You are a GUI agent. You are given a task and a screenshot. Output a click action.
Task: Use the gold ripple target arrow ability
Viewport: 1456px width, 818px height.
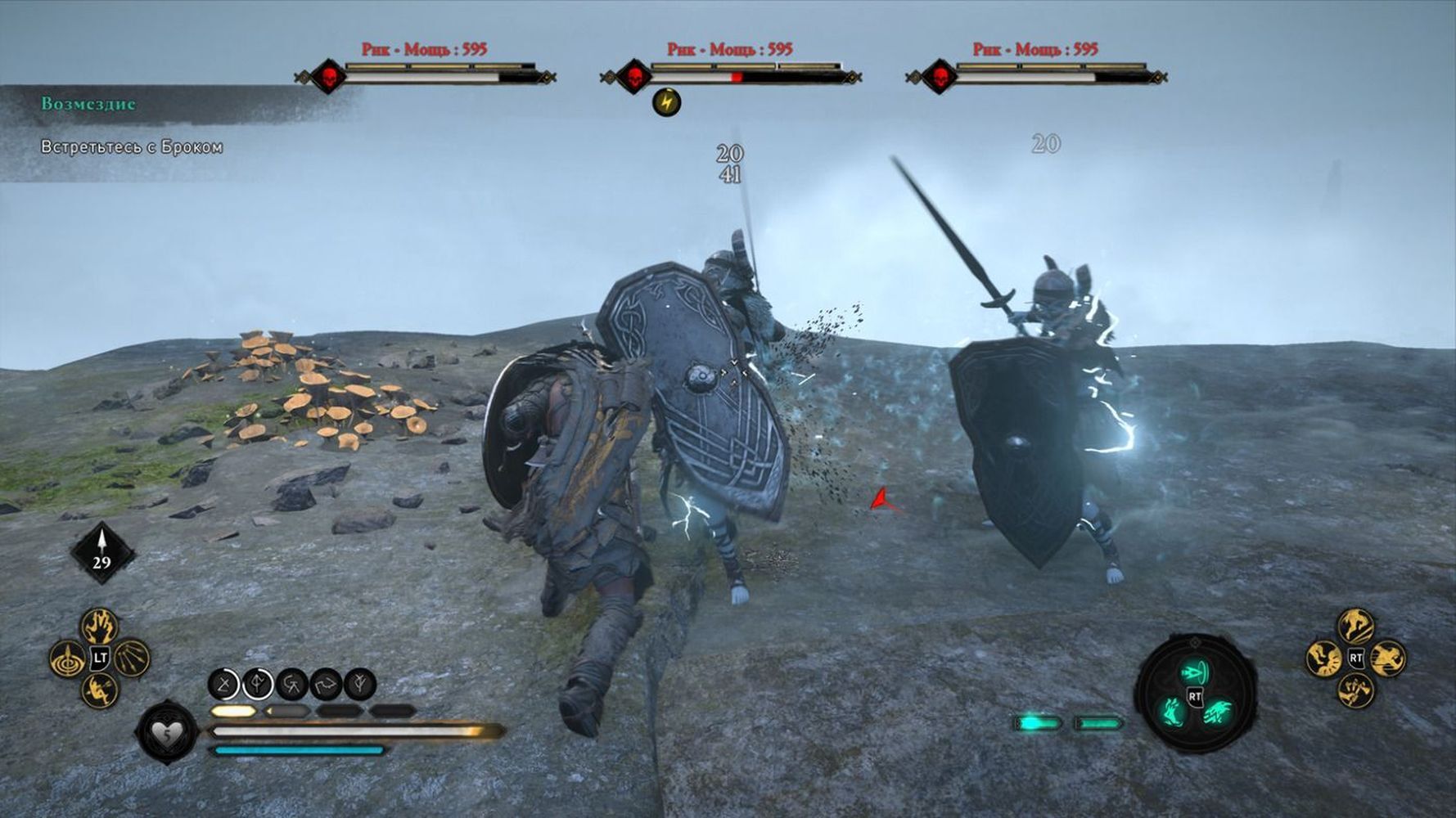click(x=68, y=658)
